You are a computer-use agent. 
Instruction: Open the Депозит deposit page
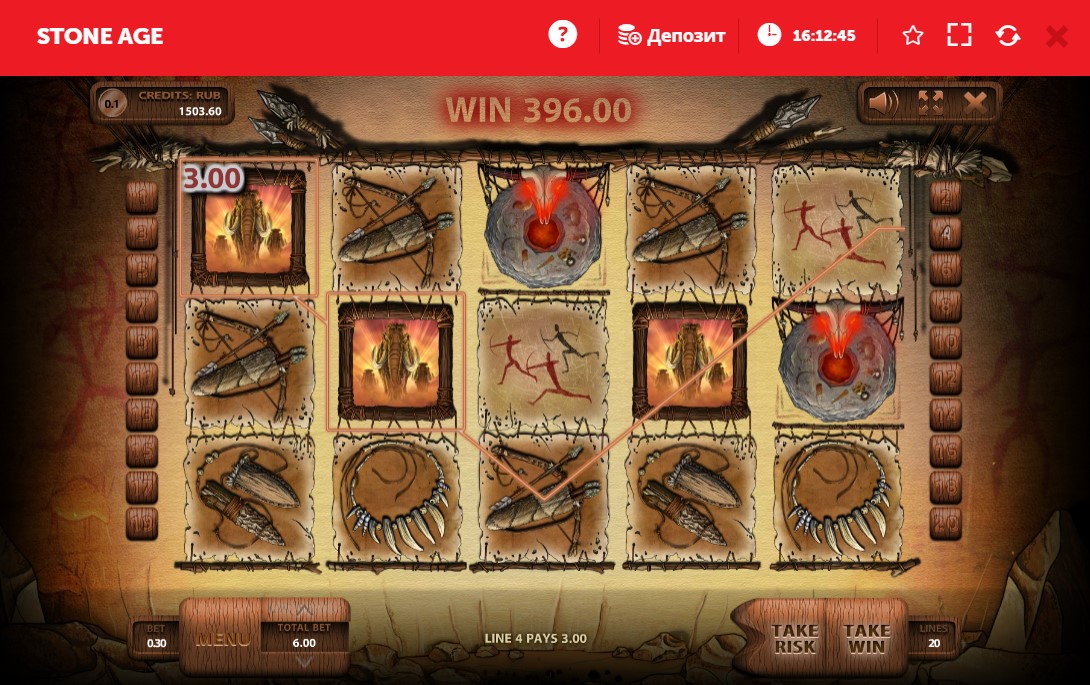coord(670,36)
